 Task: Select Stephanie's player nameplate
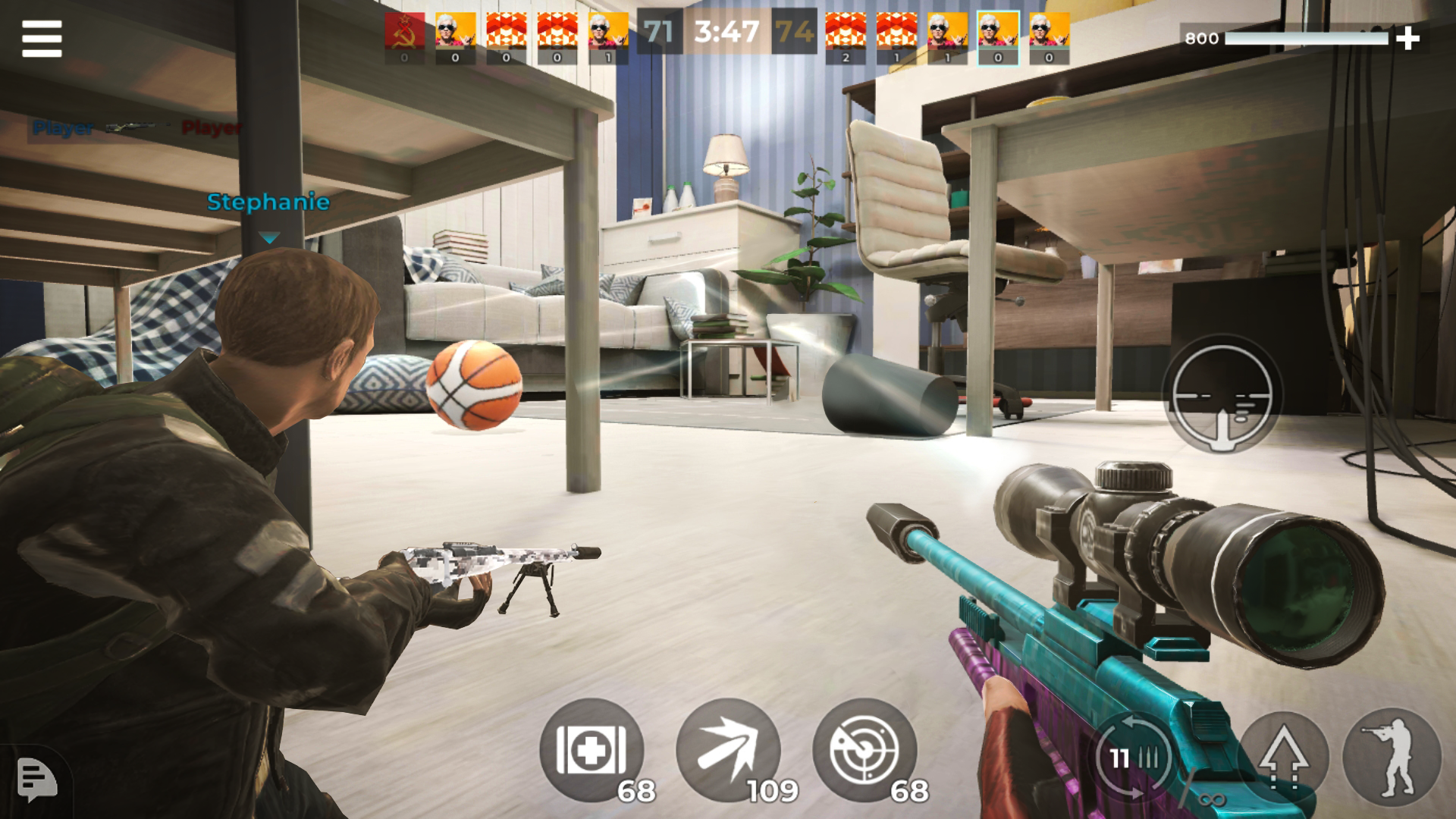coord(269,202)
